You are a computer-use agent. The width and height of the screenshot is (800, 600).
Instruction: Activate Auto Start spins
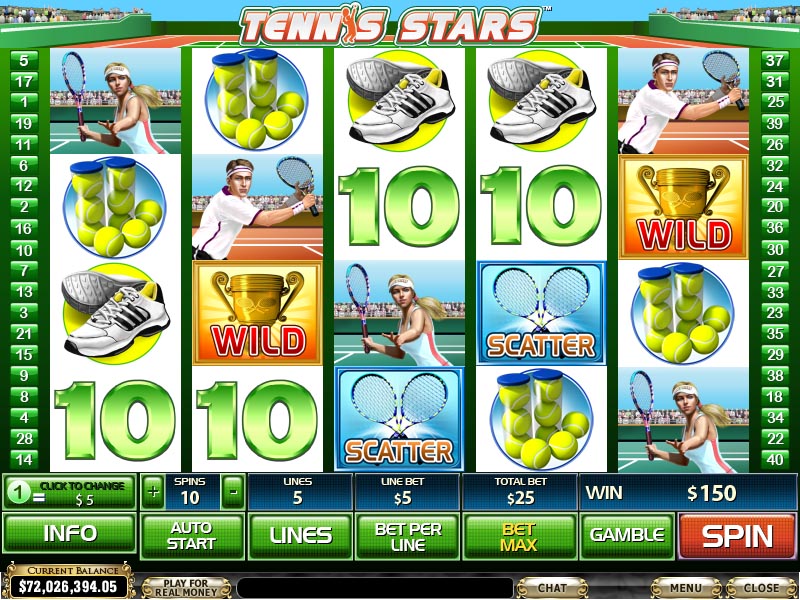(x=191, y=536)
